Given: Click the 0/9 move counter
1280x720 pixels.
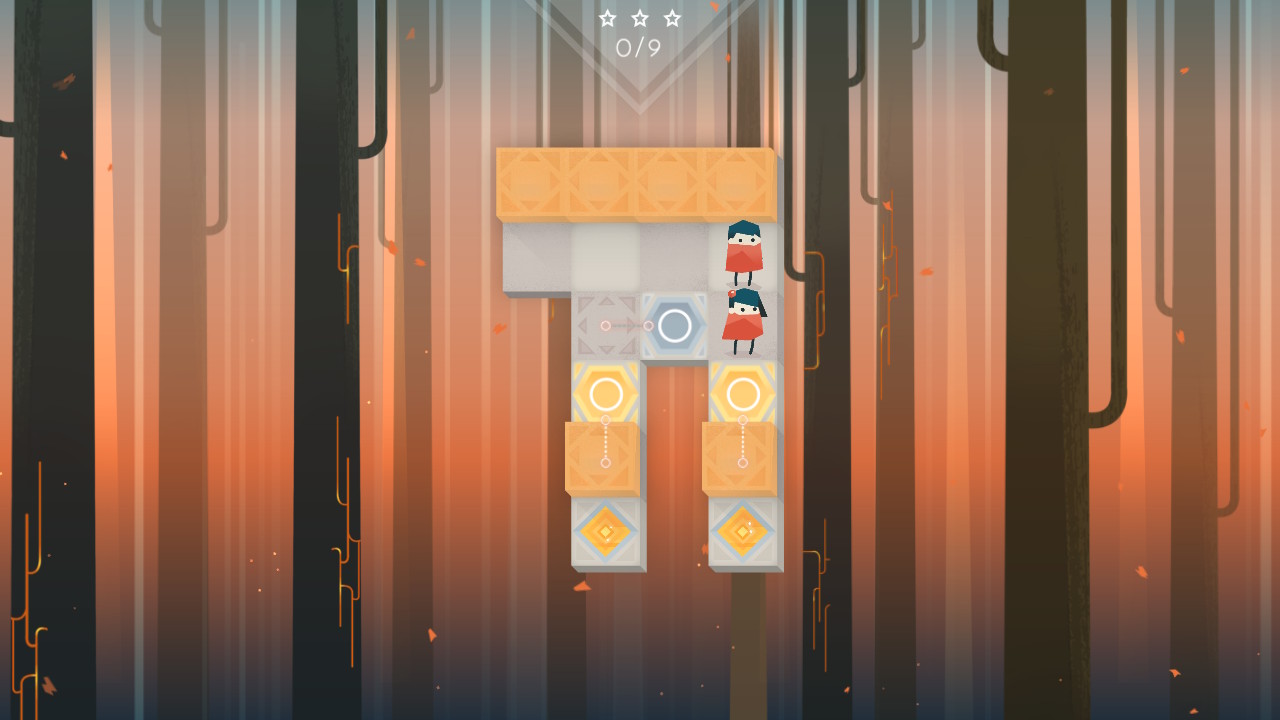Looking at the screenshot, I should [x=637, y=48].
